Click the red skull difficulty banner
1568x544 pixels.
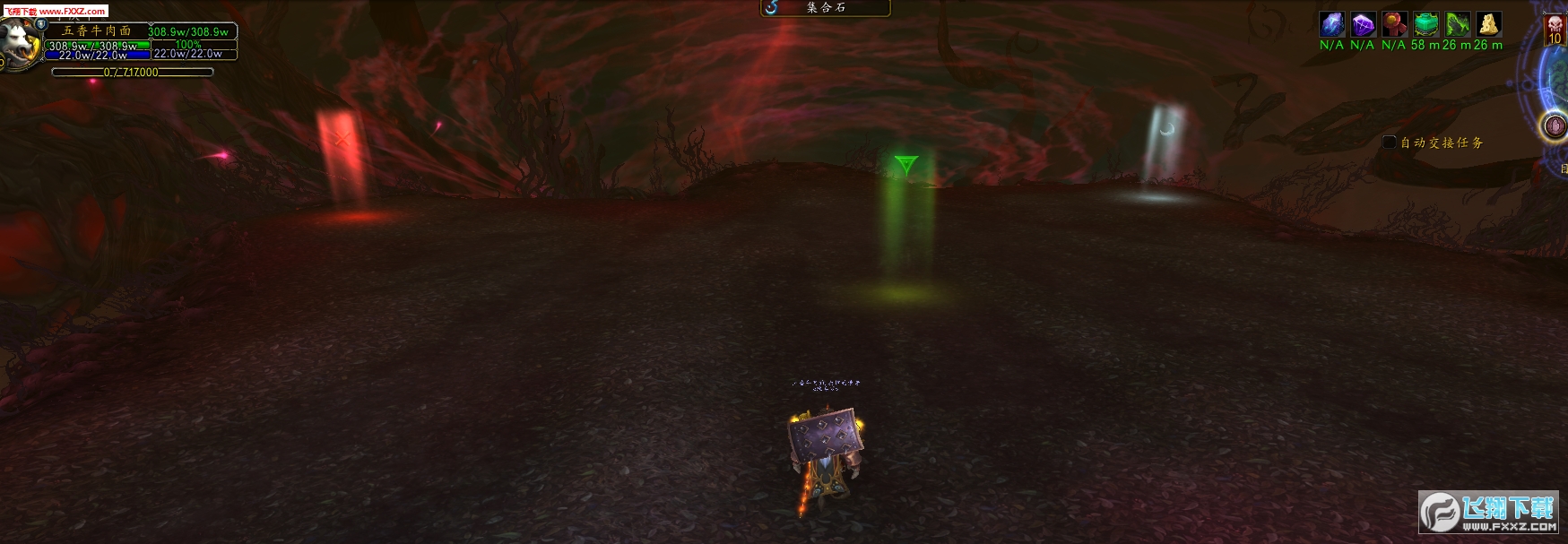[1555, 29]
